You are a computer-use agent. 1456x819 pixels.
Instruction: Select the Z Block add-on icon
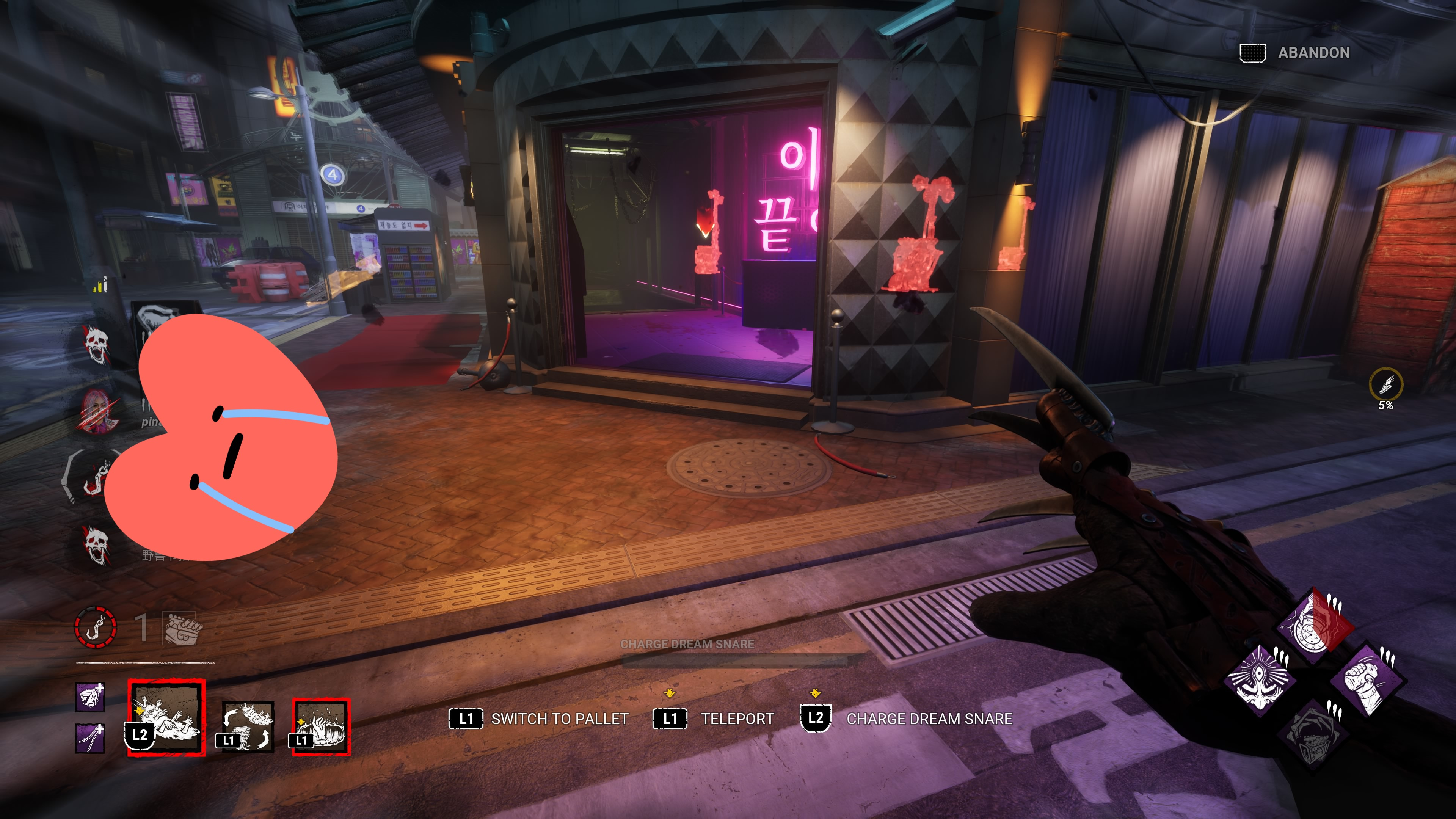pos(91,697)
